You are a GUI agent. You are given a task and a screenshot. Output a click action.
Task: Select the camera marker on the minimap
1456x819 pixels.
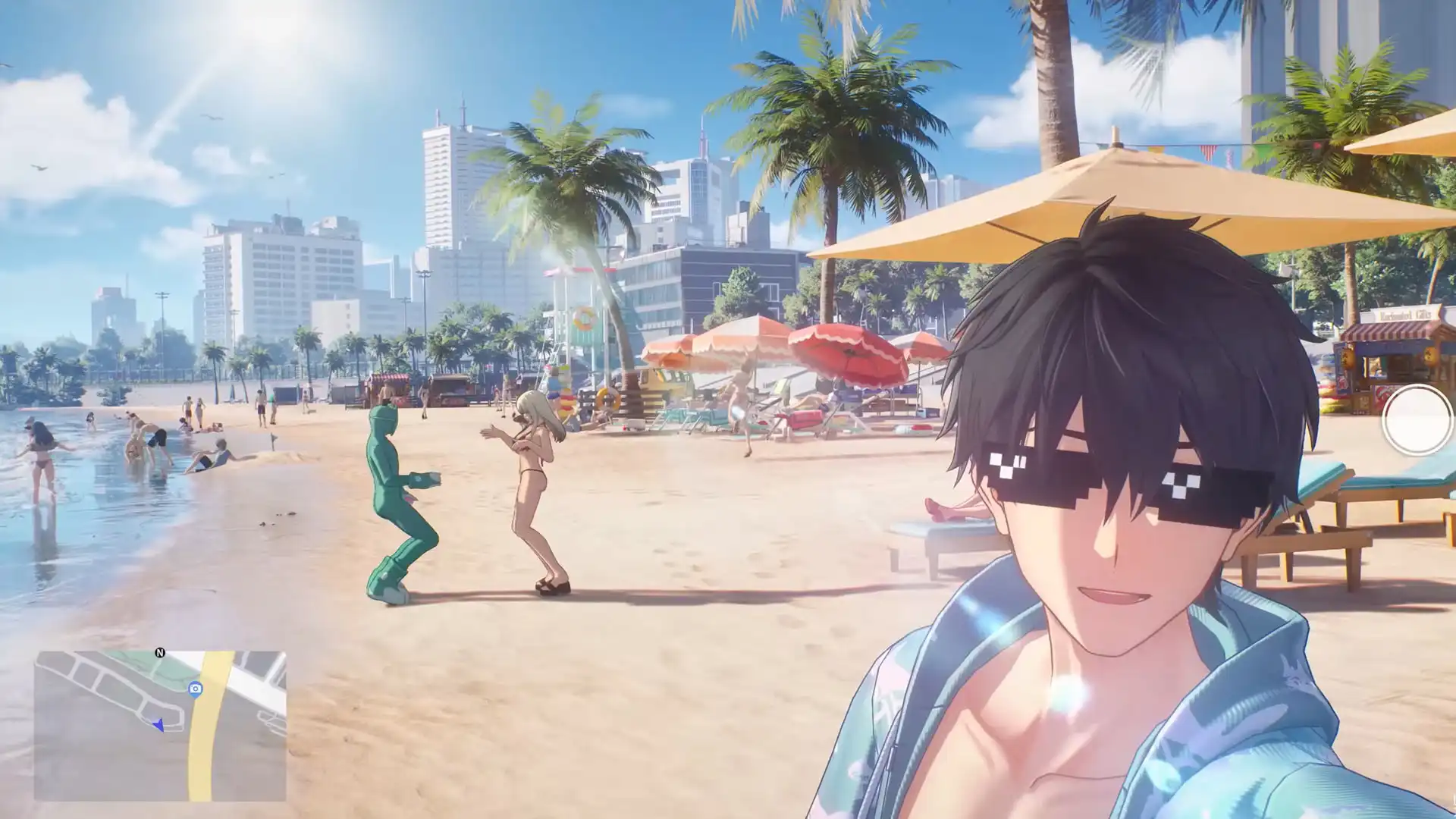196,689
